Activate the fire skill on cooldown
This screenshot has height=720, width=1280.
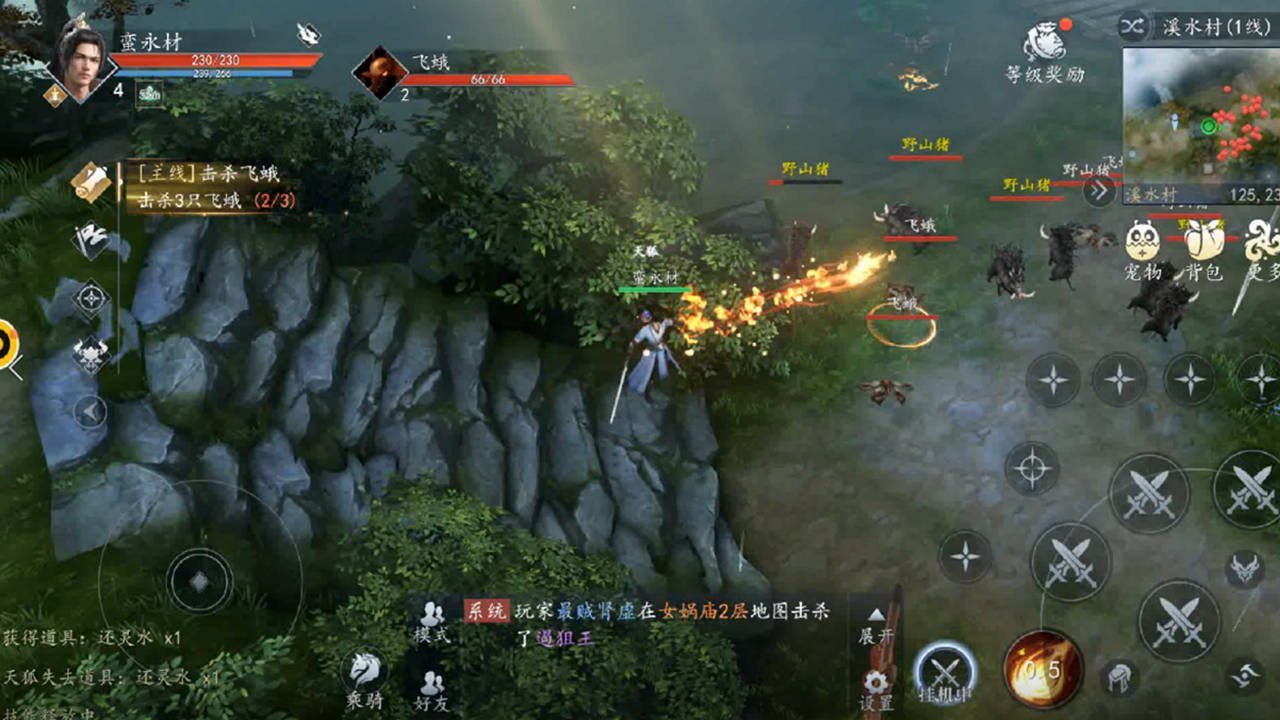pyautogui.click(x=1044, y=666)
